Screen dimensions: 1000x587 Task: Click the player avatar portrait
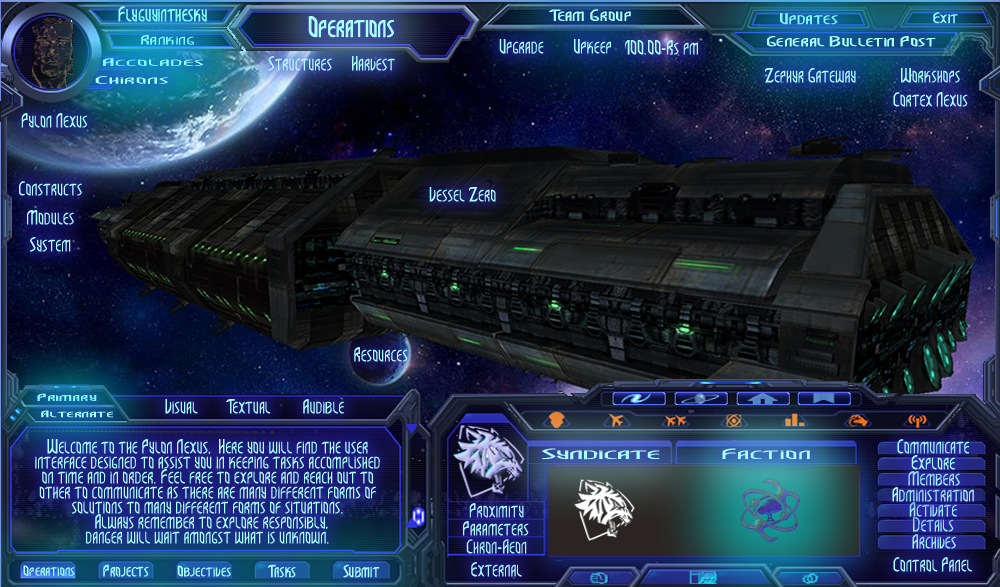coord(50,54)
